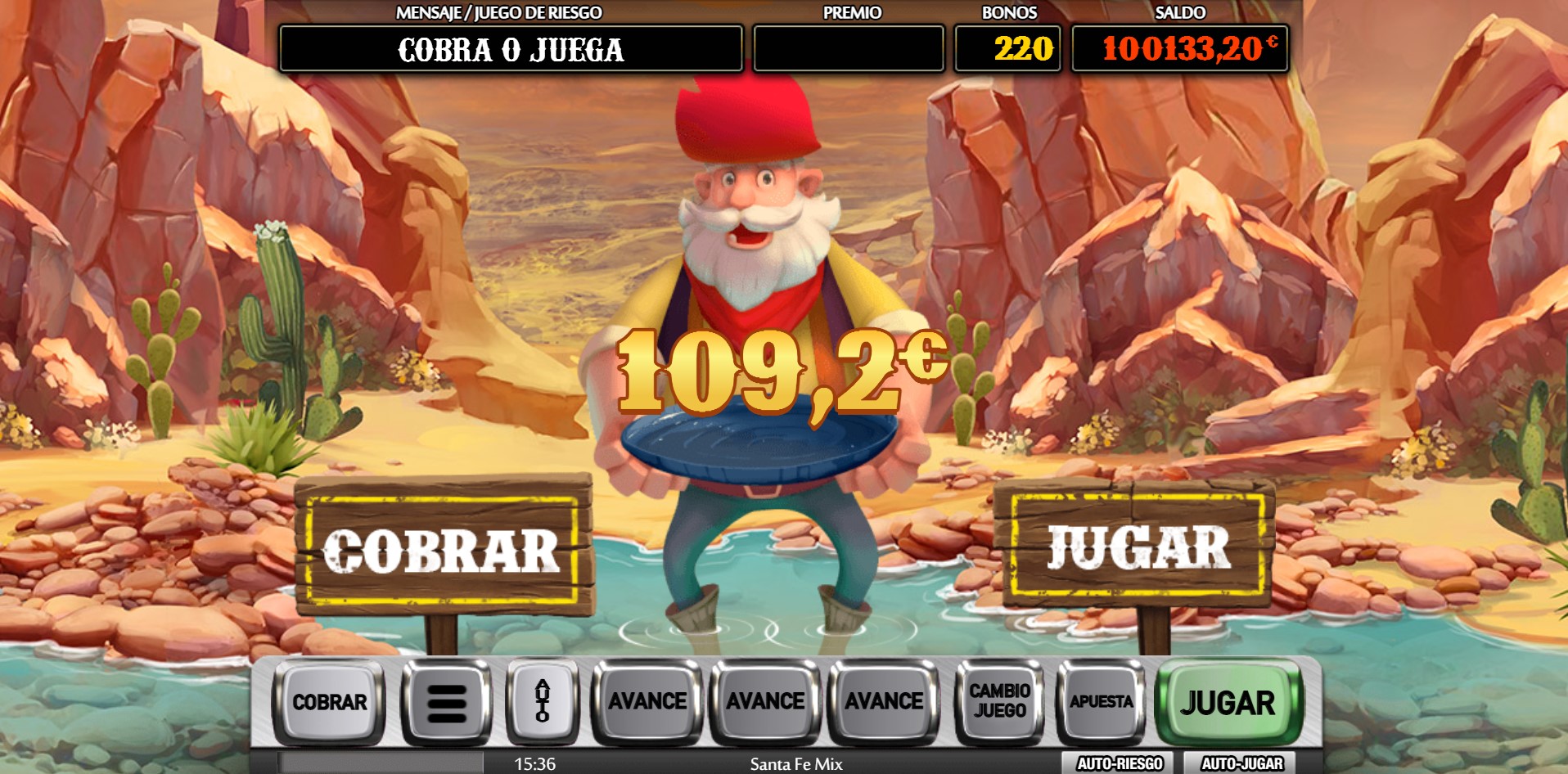Screen dimensions: 1568x774
Task: Open CAMBIO JUEGO to switch games
Action: [x=999, y=702]
